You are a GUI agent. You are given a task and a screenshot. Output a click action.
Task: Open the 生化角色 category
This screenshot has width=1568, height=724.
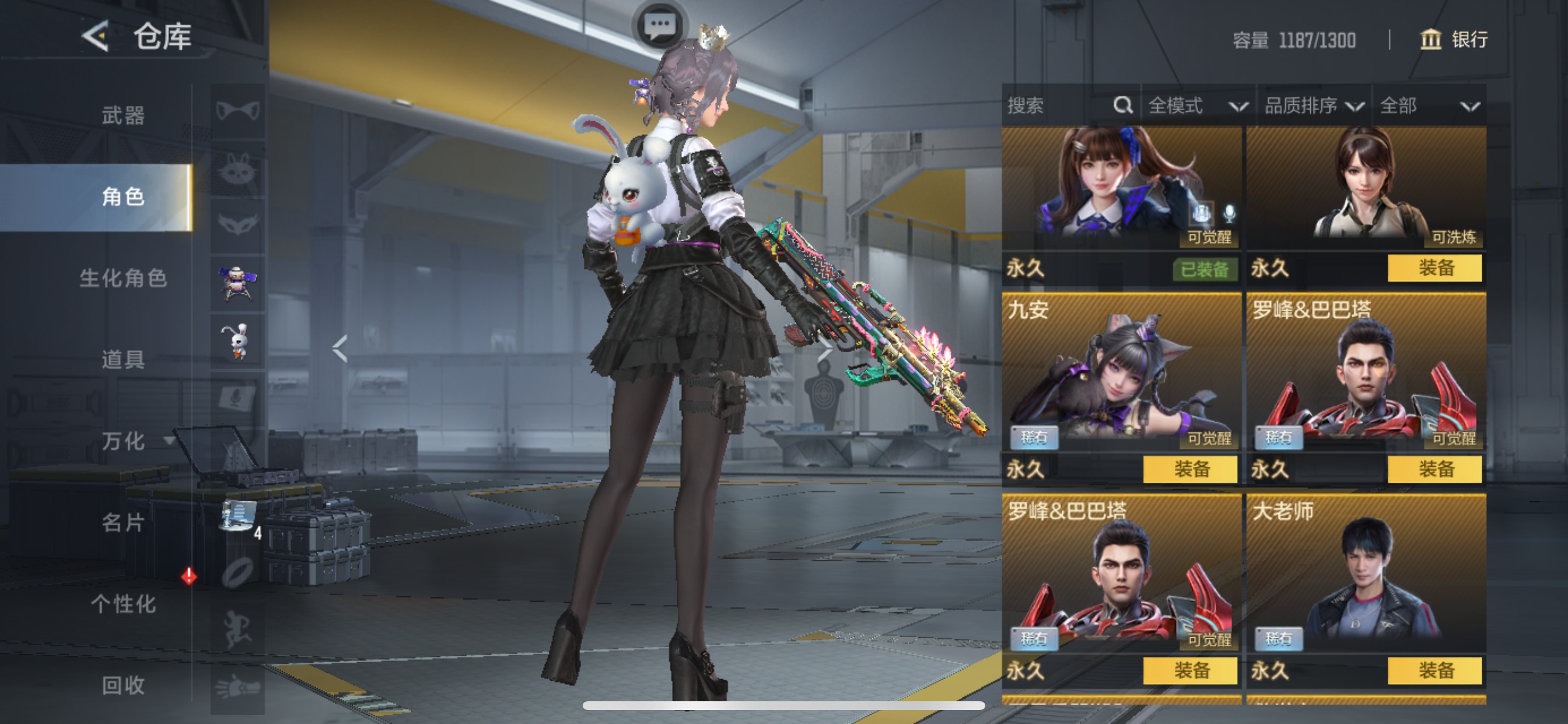pyautogui.click(x=123, y=279)
